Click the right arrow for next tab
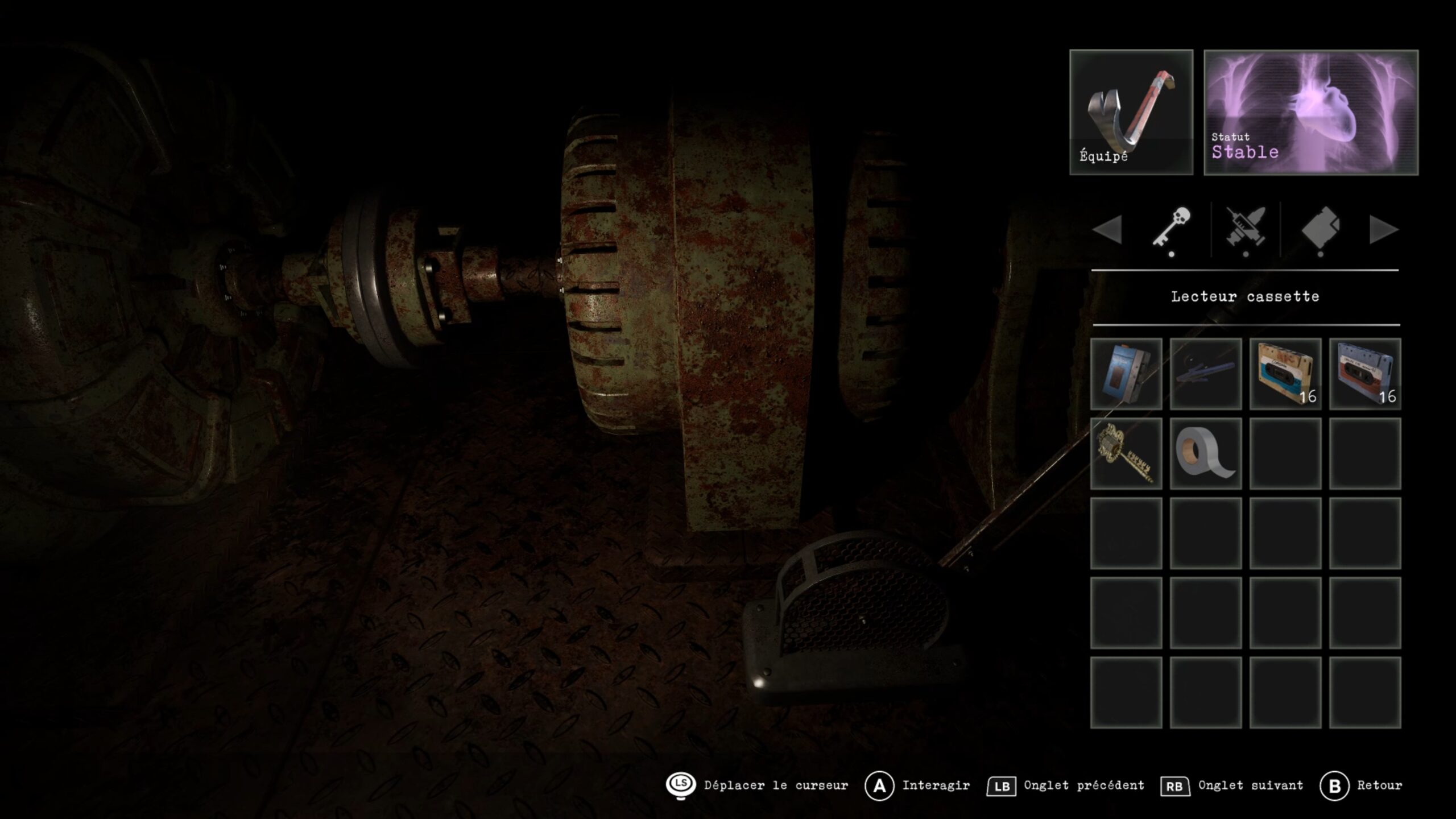 tap(1383, 230)
